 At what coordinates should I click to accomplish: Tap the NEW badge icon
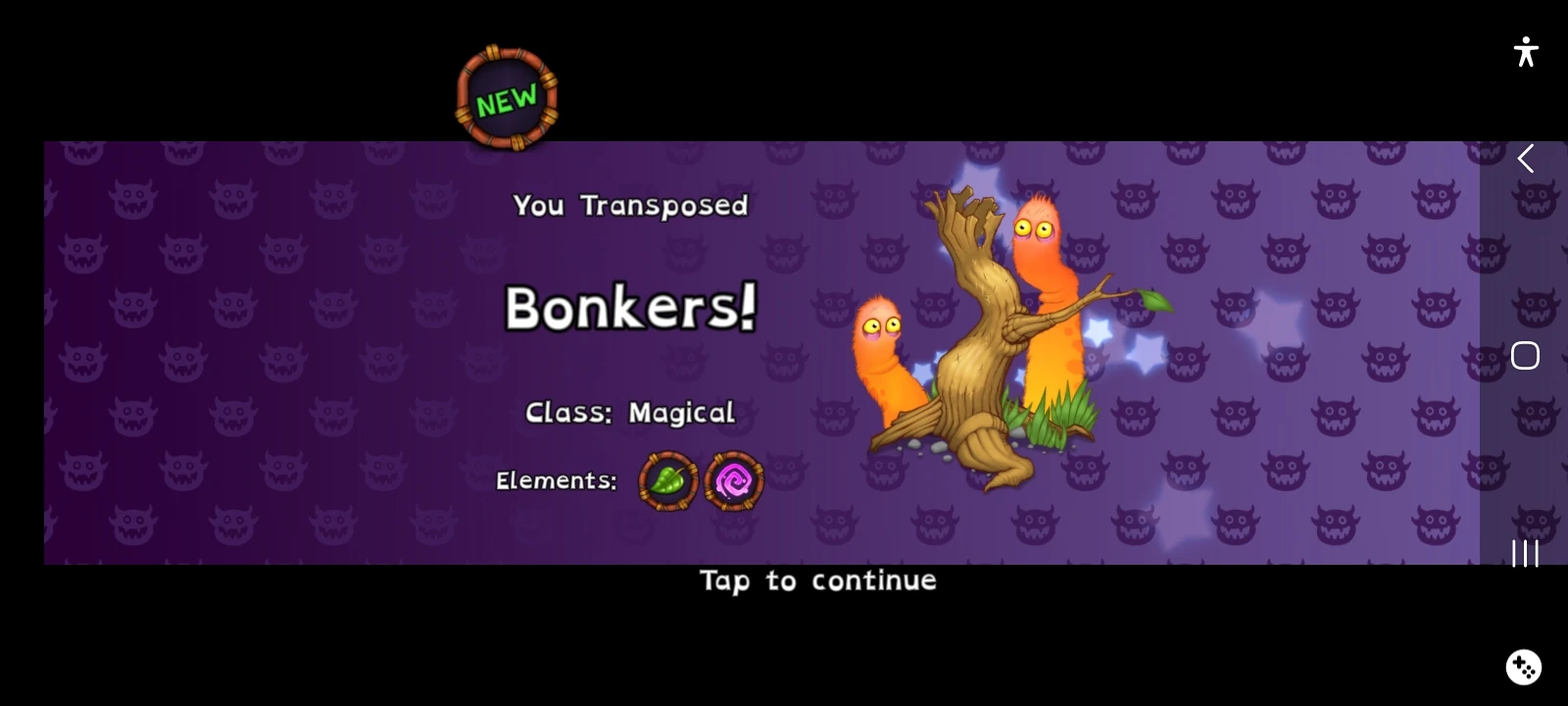tap(506, 97)
